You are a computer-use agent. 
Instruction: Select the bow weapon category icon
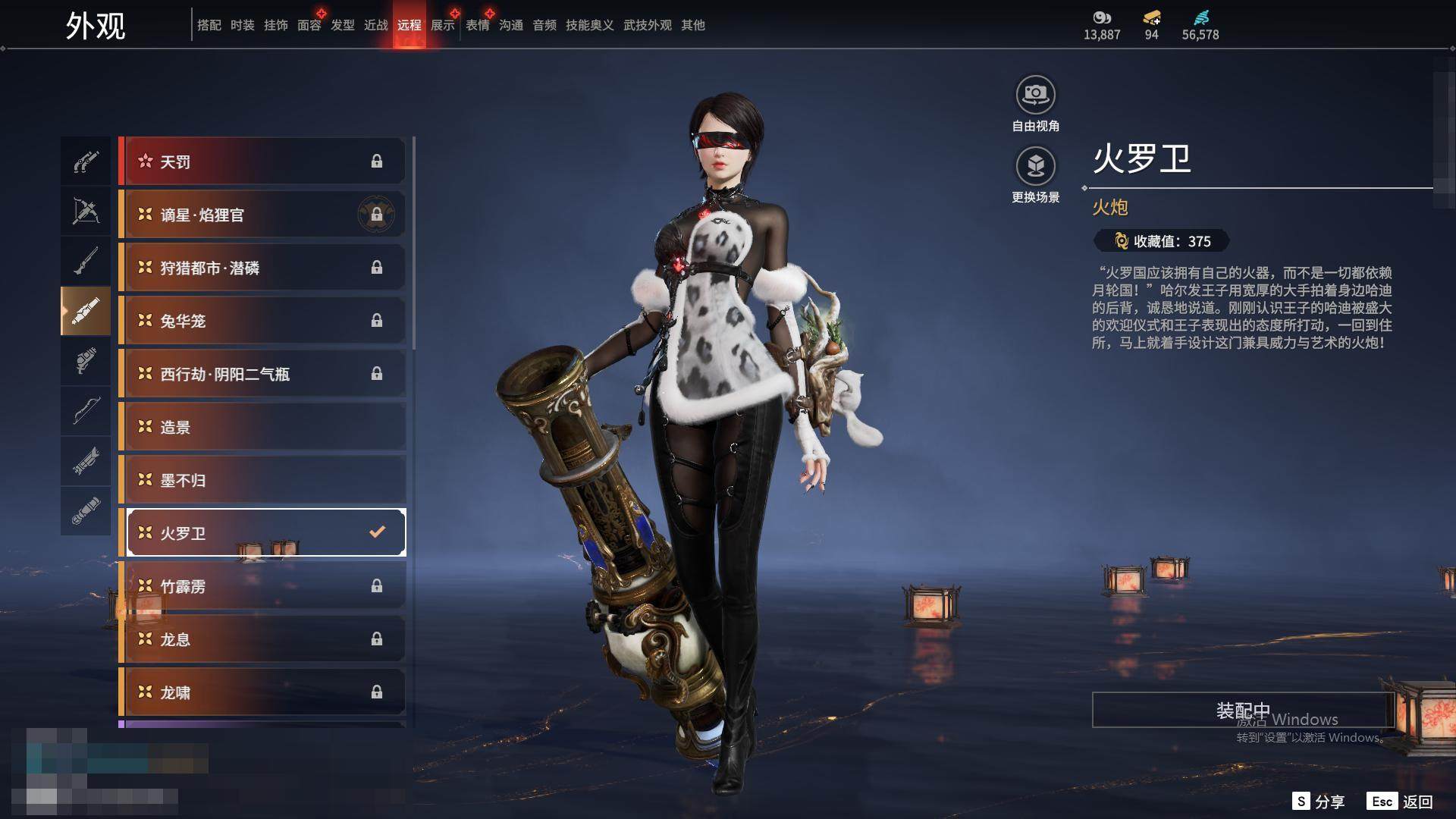tap(86, 411)
